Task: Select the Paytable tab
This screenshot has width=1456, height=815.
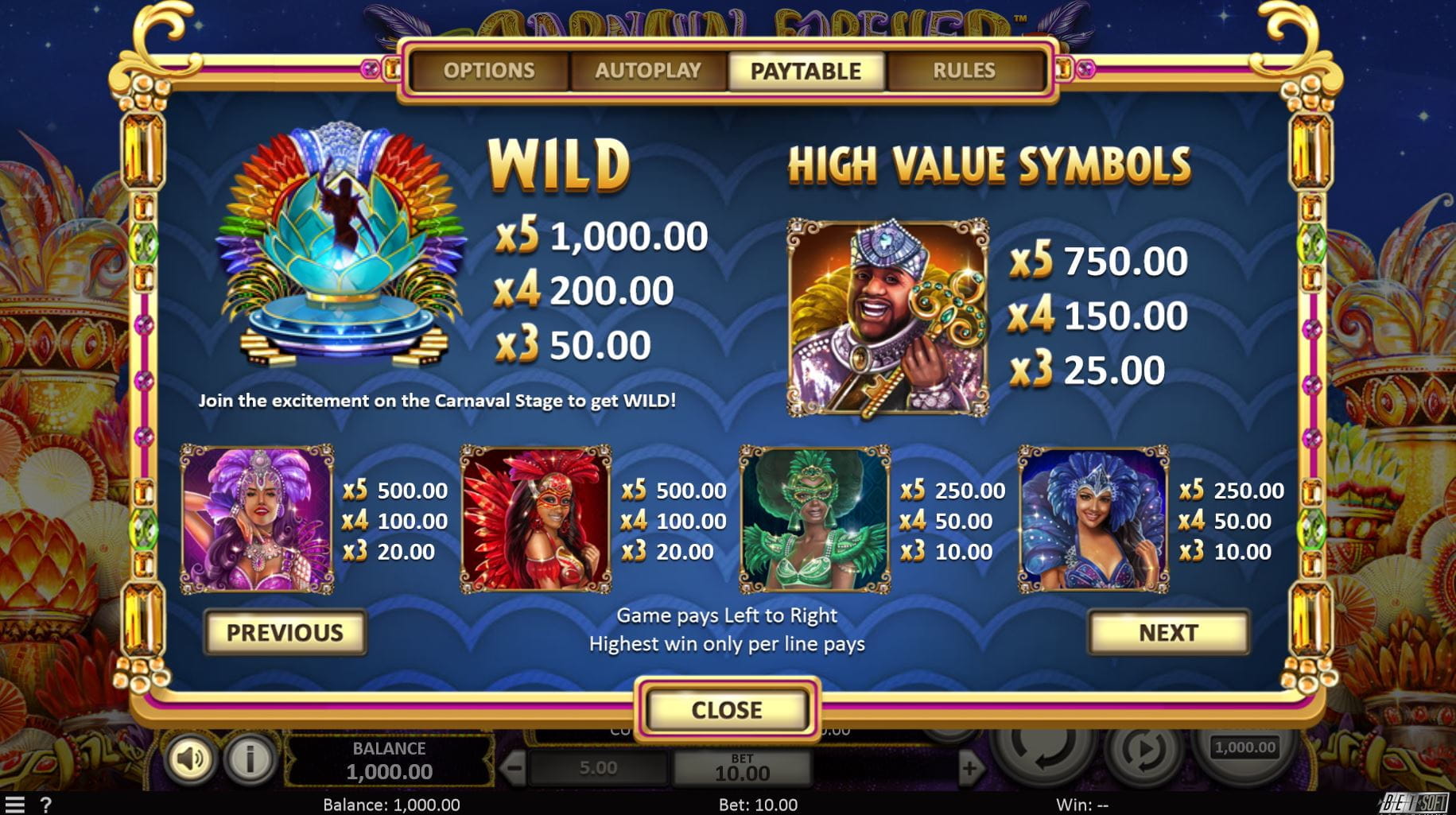Action: pyautogui.click(x=806, y=71)
